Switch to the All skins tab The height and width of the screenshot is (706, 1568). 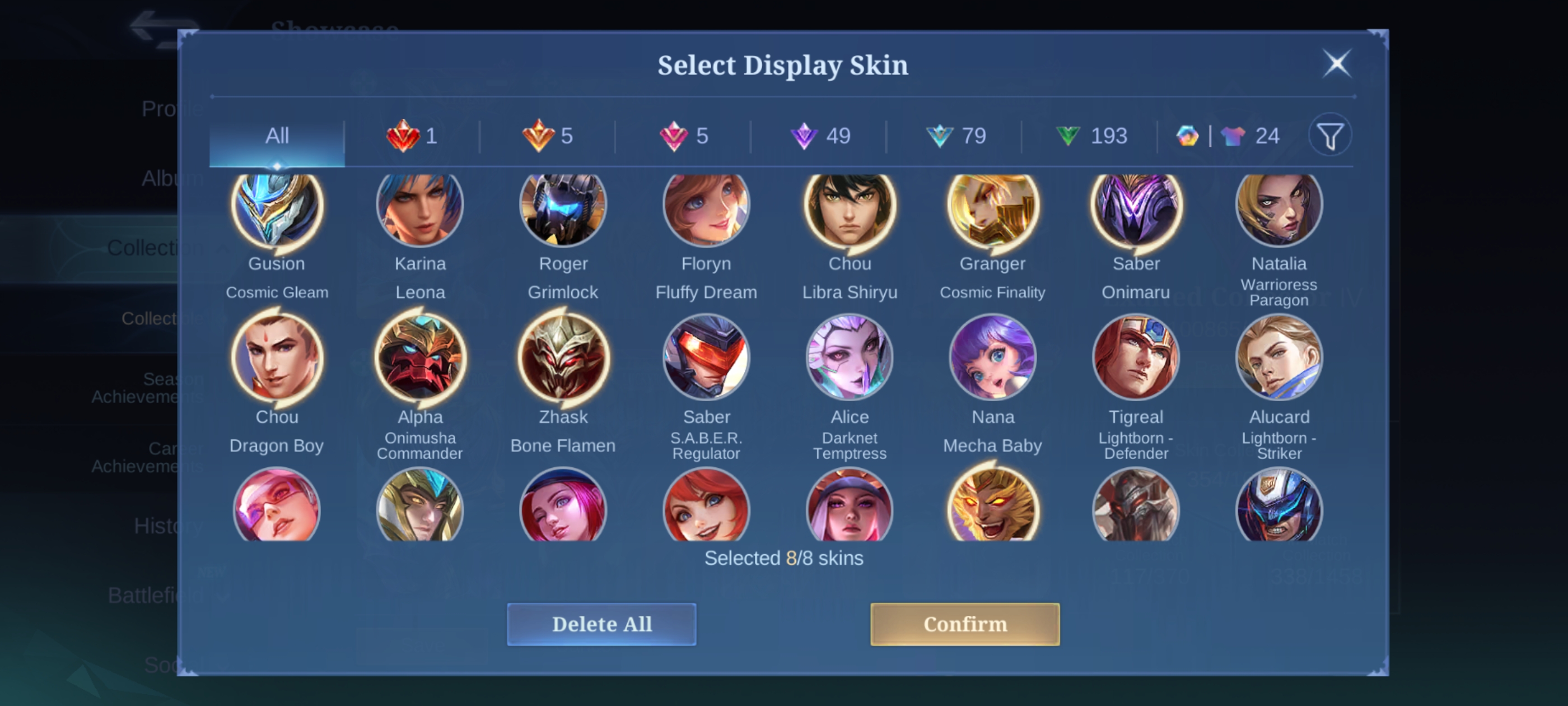pyautogui.click(x=277, y=136)
